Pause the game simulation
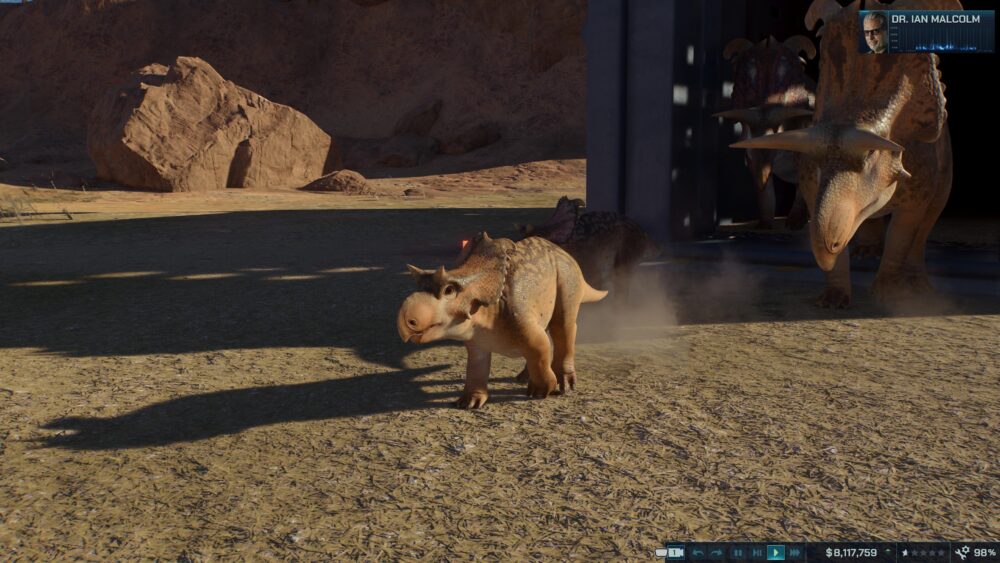1000x563 pixels. pyautogui.click(x=738, y=553)
